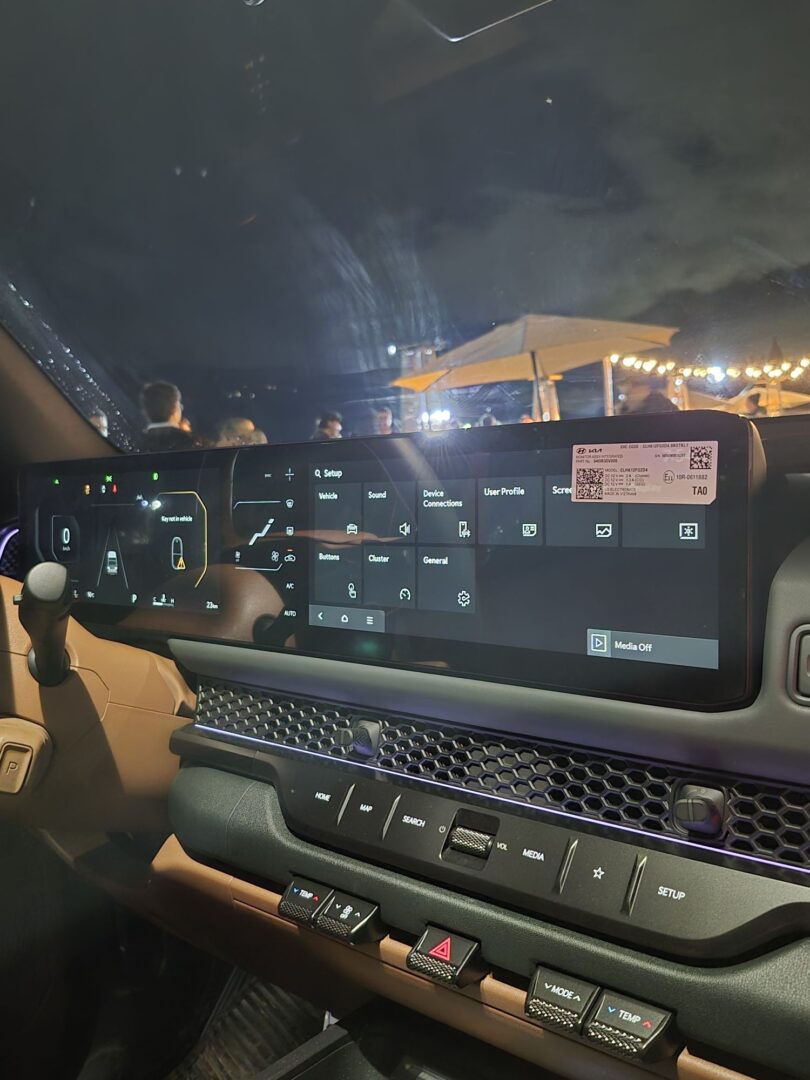810x1080 pixels.
Task: Go back with the left arrow button
Action: (x=320, y=618)
